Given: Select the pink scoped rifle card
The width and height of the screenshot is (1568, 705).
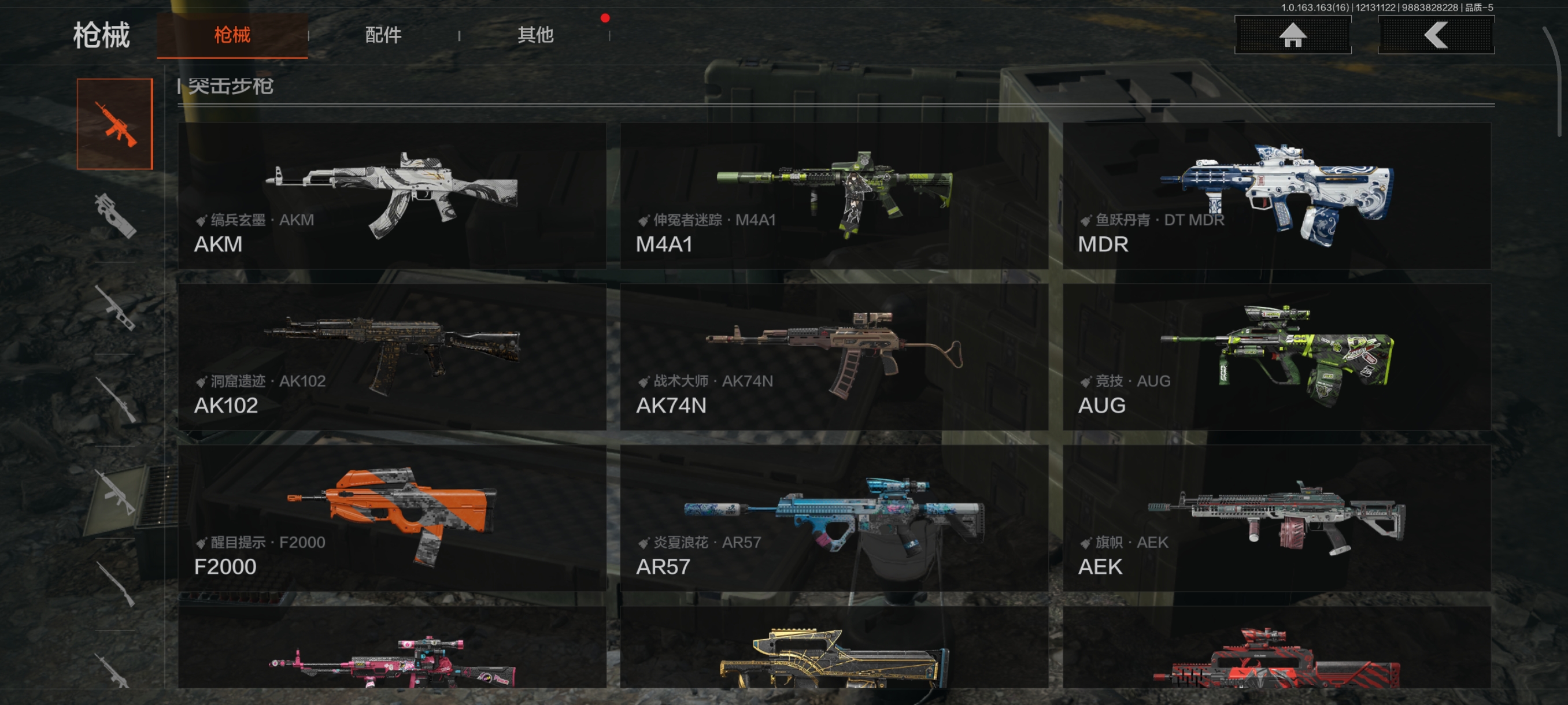Looking at the screenshot, I should [392, 651].
